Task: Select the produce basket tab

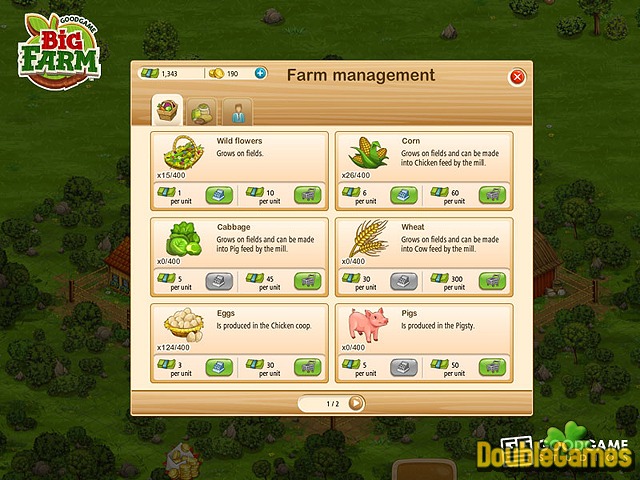Action: coord(167,109)
